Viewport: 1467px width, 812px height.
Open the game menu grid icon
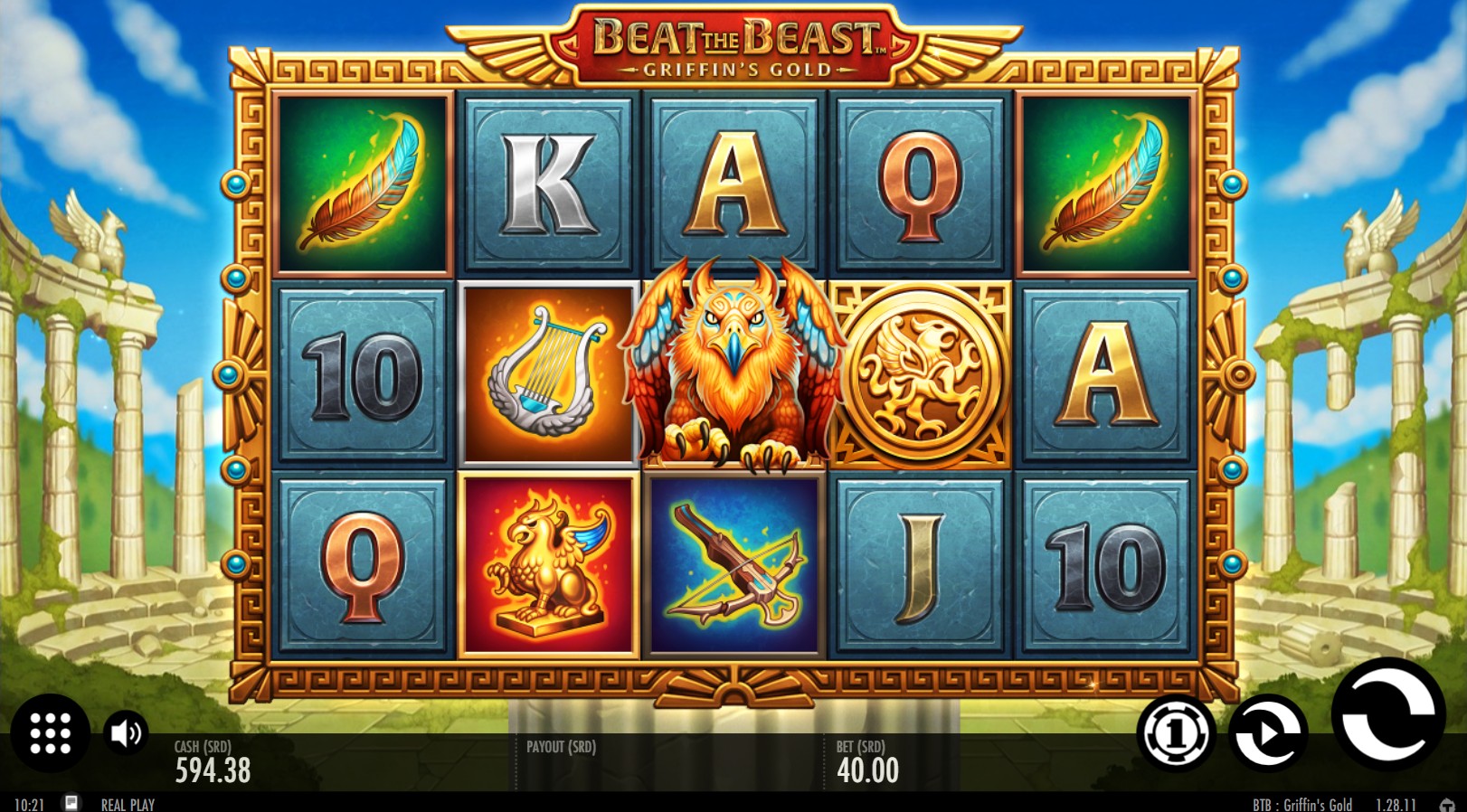point(50,732)
